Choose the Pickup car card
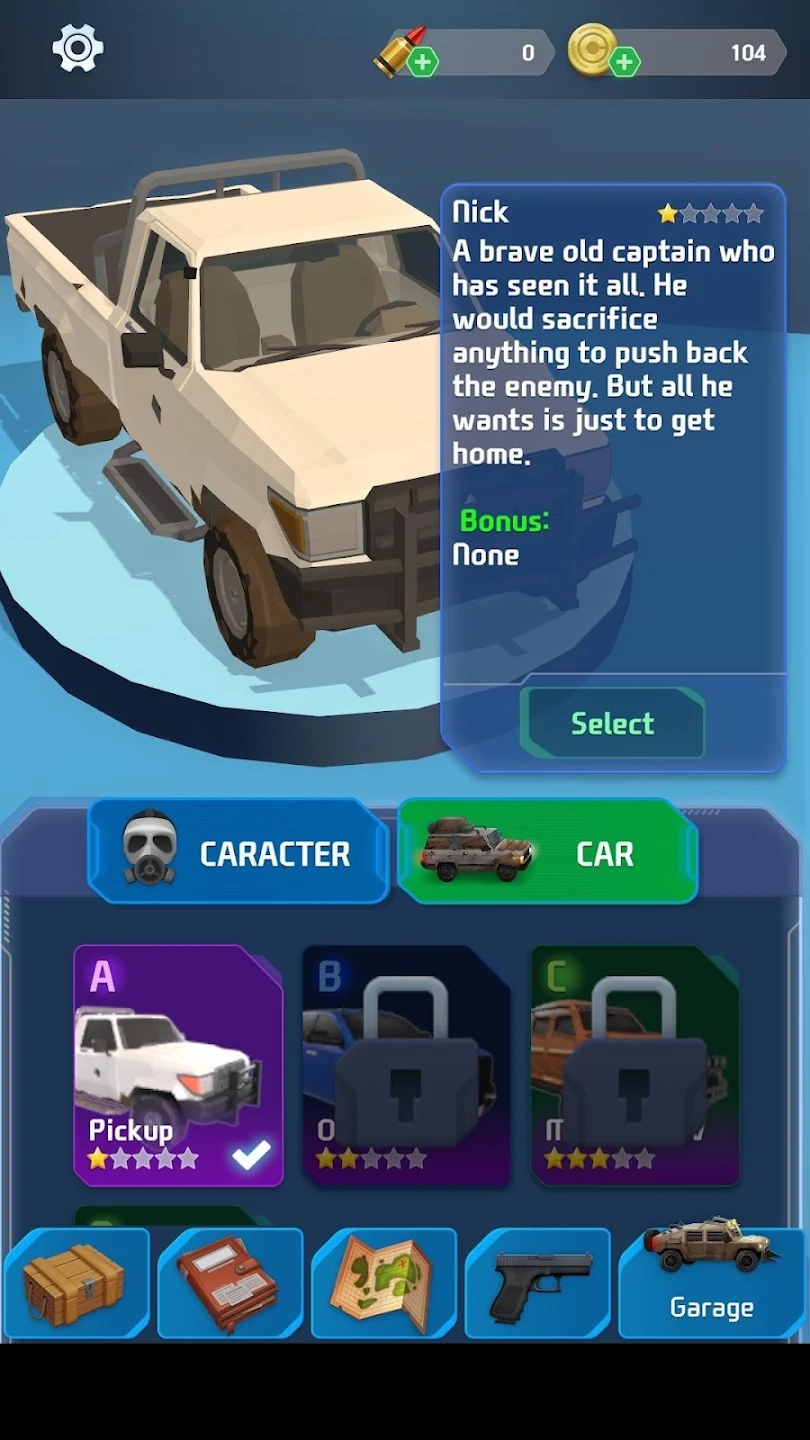Viewport: 810px width, 1440px height. click(x=178, y=1065)
